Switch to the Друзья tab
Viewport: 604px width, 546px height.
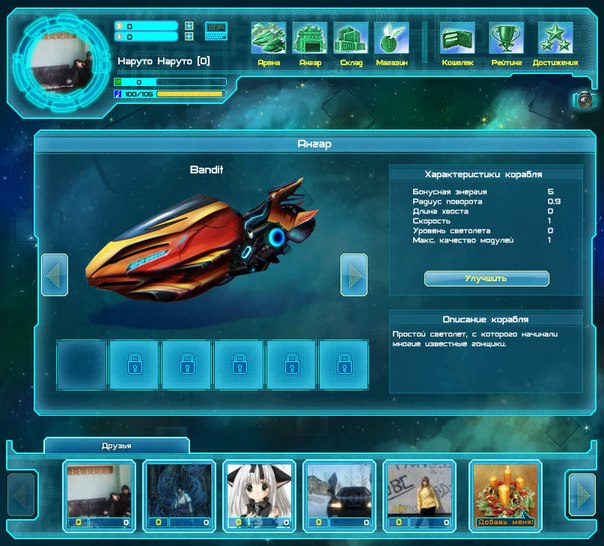[x=117, y=445]
